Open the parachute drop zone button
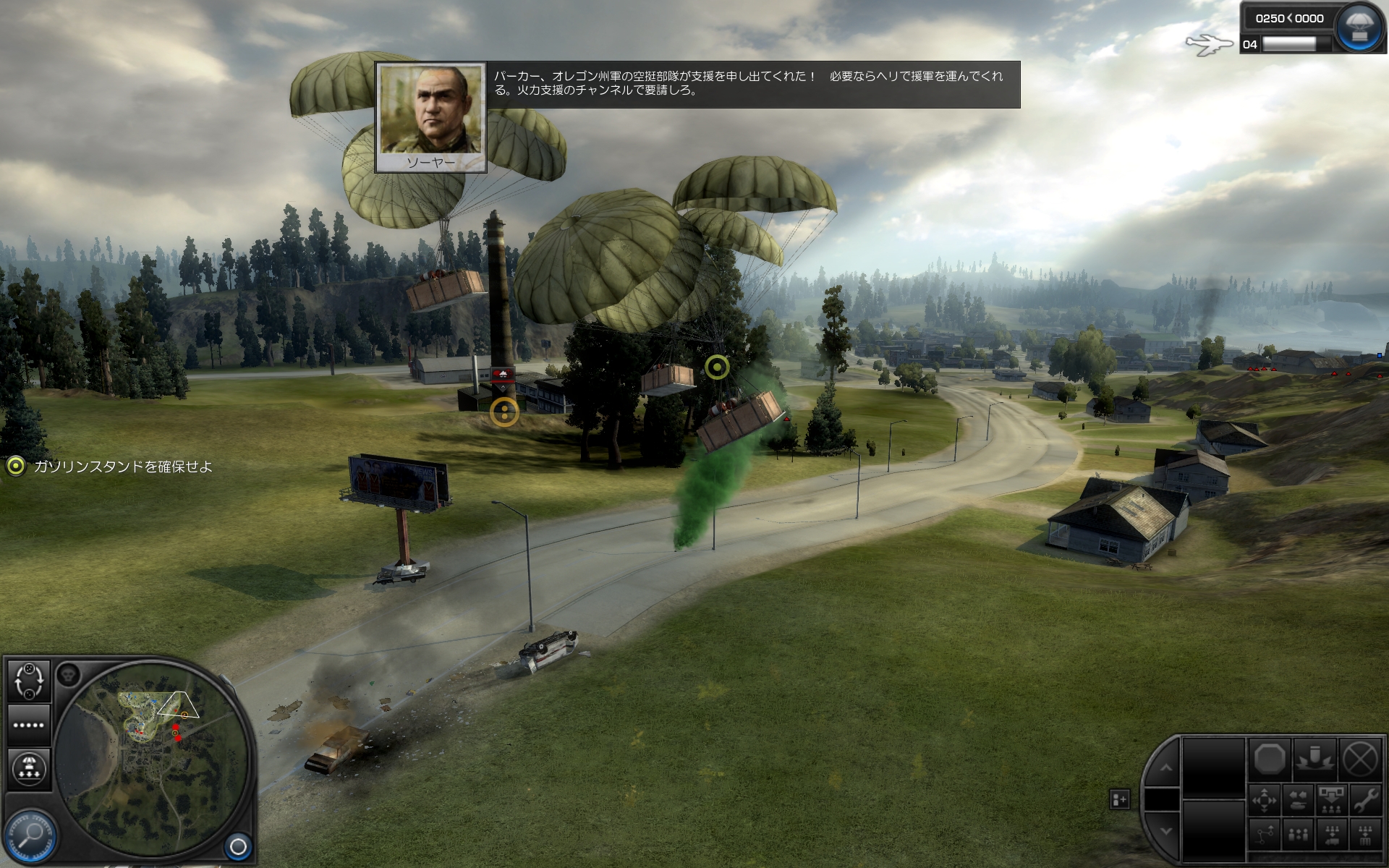 click(29, 768)
